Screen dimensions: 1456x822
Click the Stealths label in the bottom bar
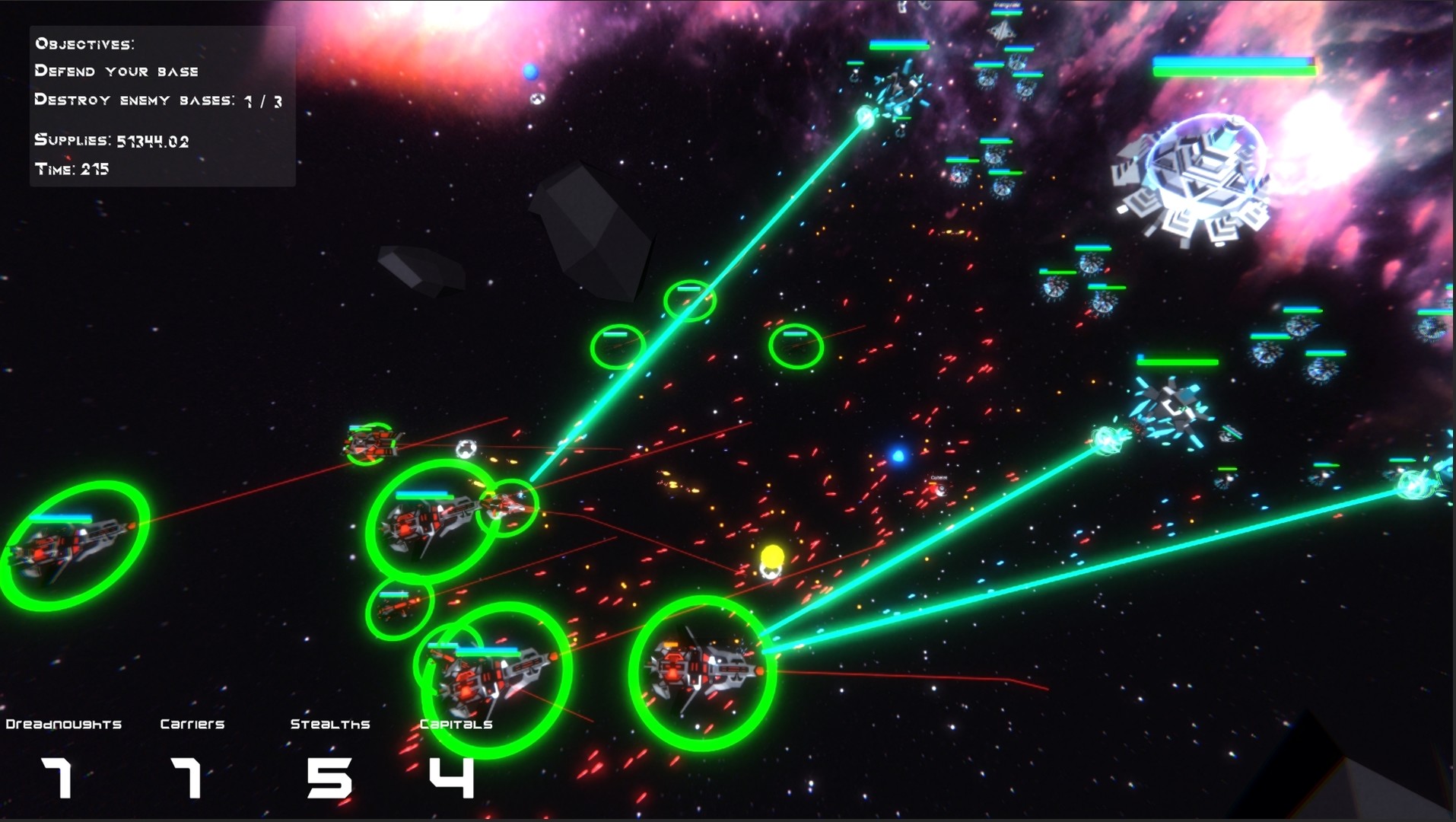[331, 723]
